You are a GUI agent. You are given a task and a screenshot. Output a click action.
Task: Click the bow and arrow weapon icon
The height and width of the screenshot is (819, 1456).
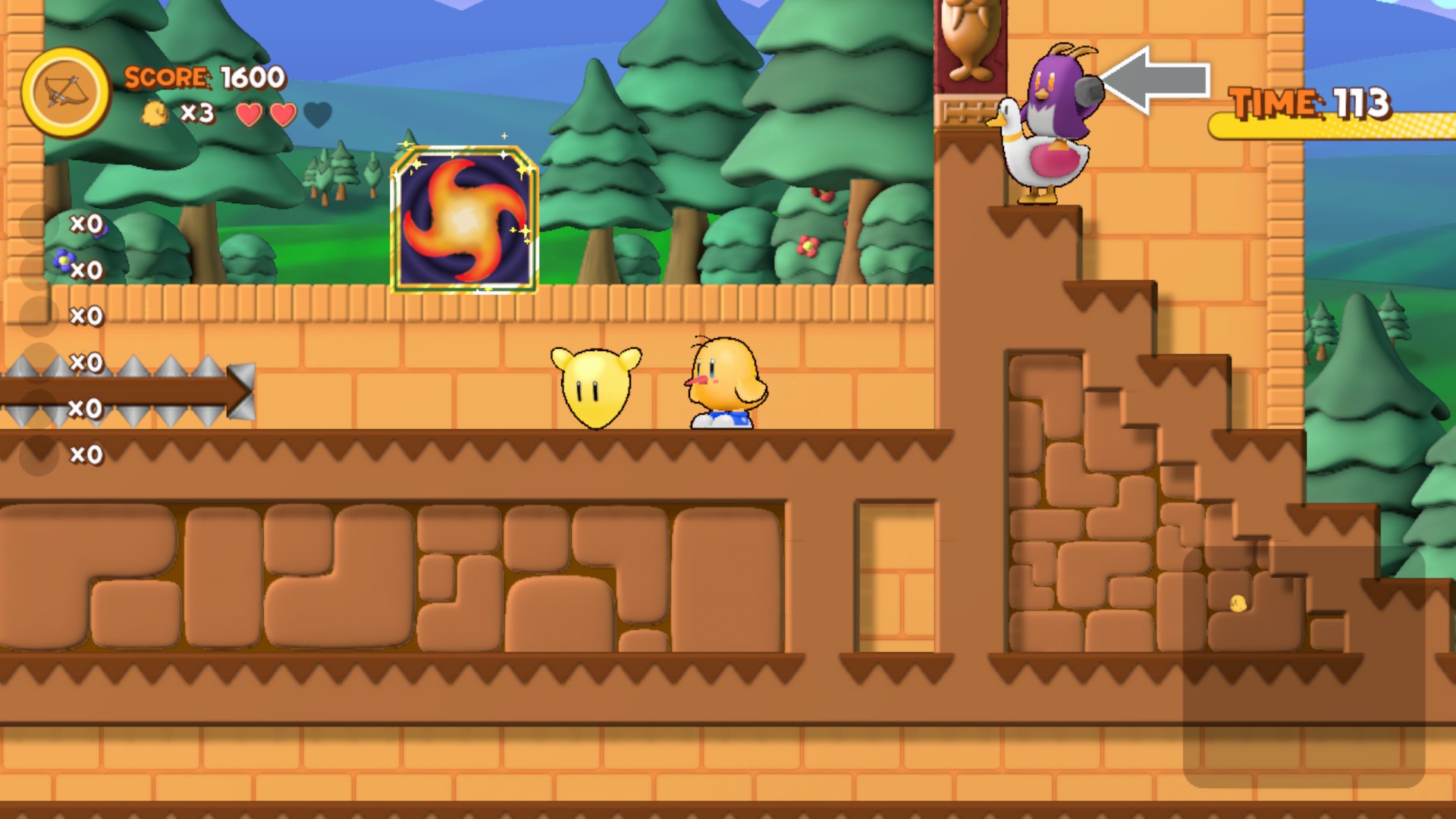pos(66,93)
